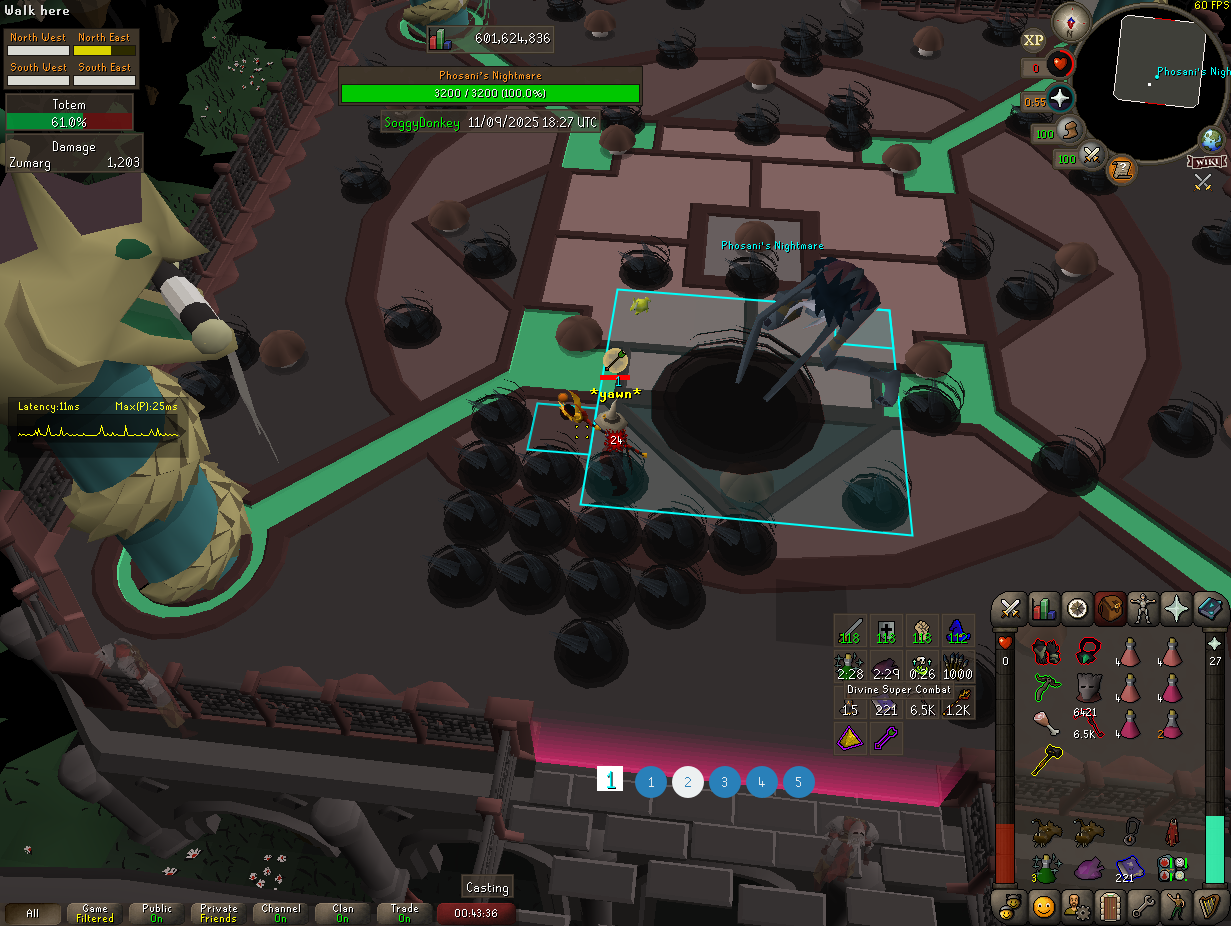Click the compass to face north
The height and width of the screenshot is (926, 1231).
[1072, 19]
